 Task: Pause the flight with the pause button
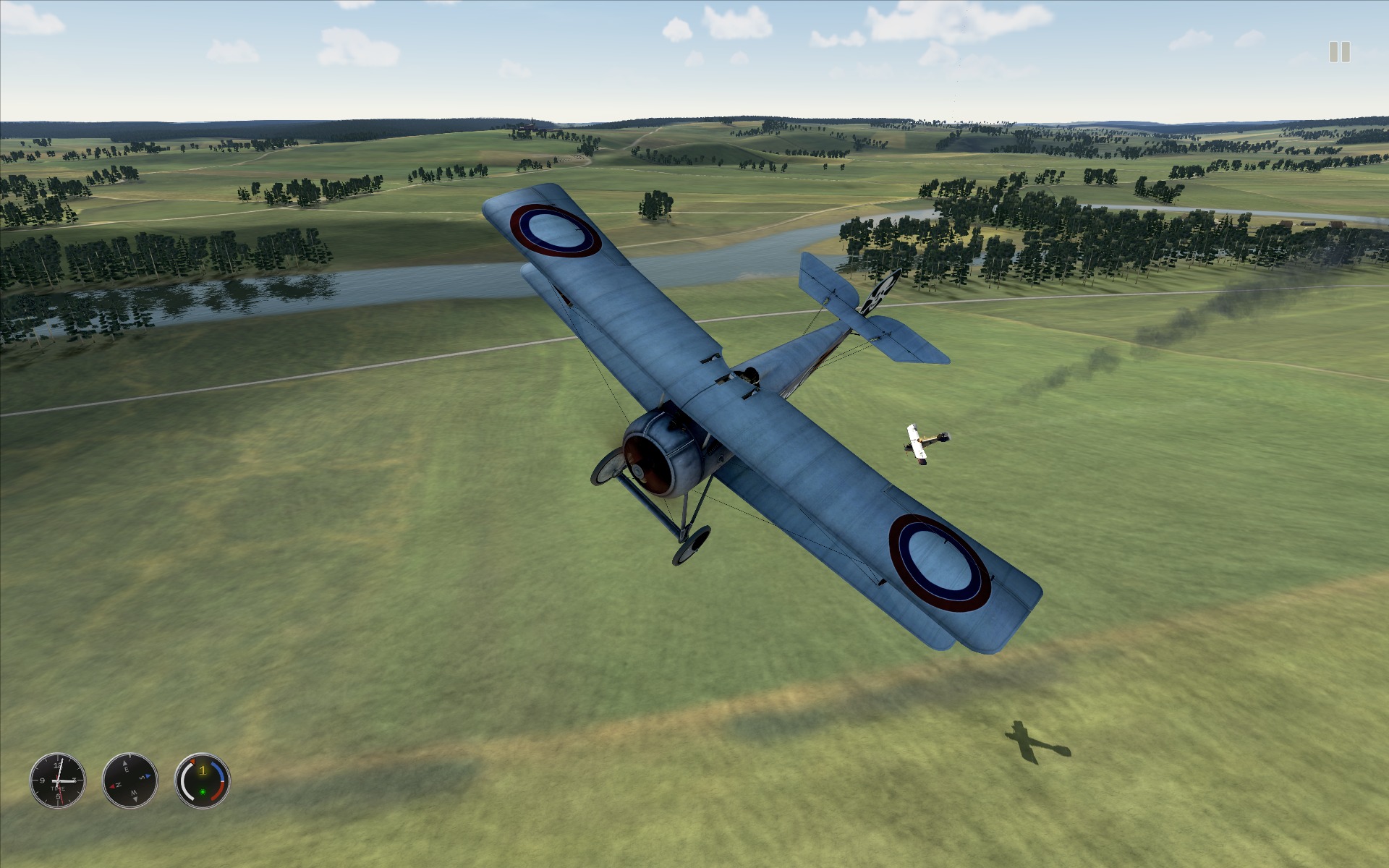(1339, 52)
